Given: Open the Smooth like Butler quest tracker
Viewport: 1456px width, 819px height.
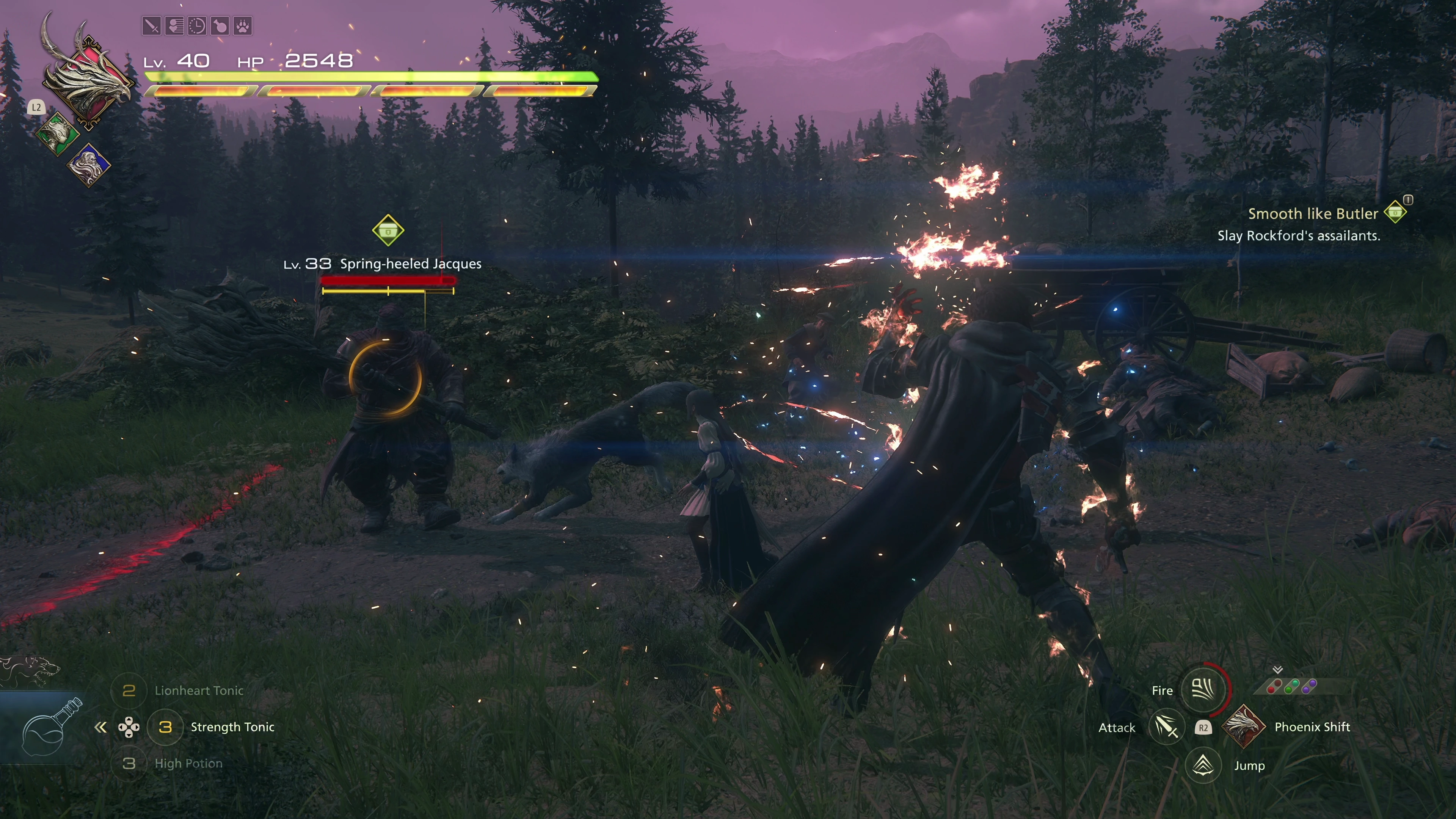Looking at the screenshot, I should click(1312, 213).
